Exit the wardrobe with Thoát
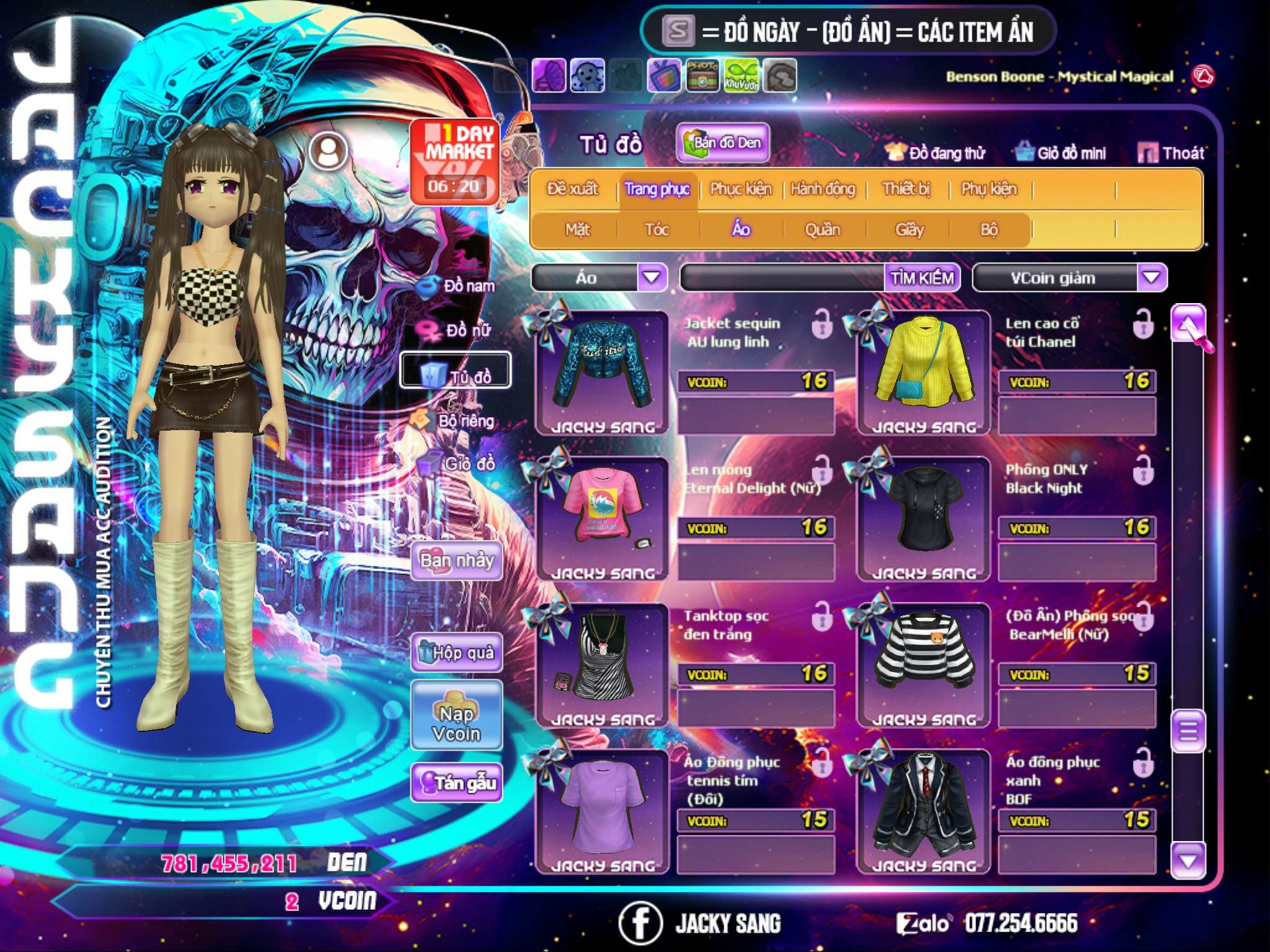The width and height of the screenshot is (1270, 952). pyautogui.click(x=1171, y=153)
